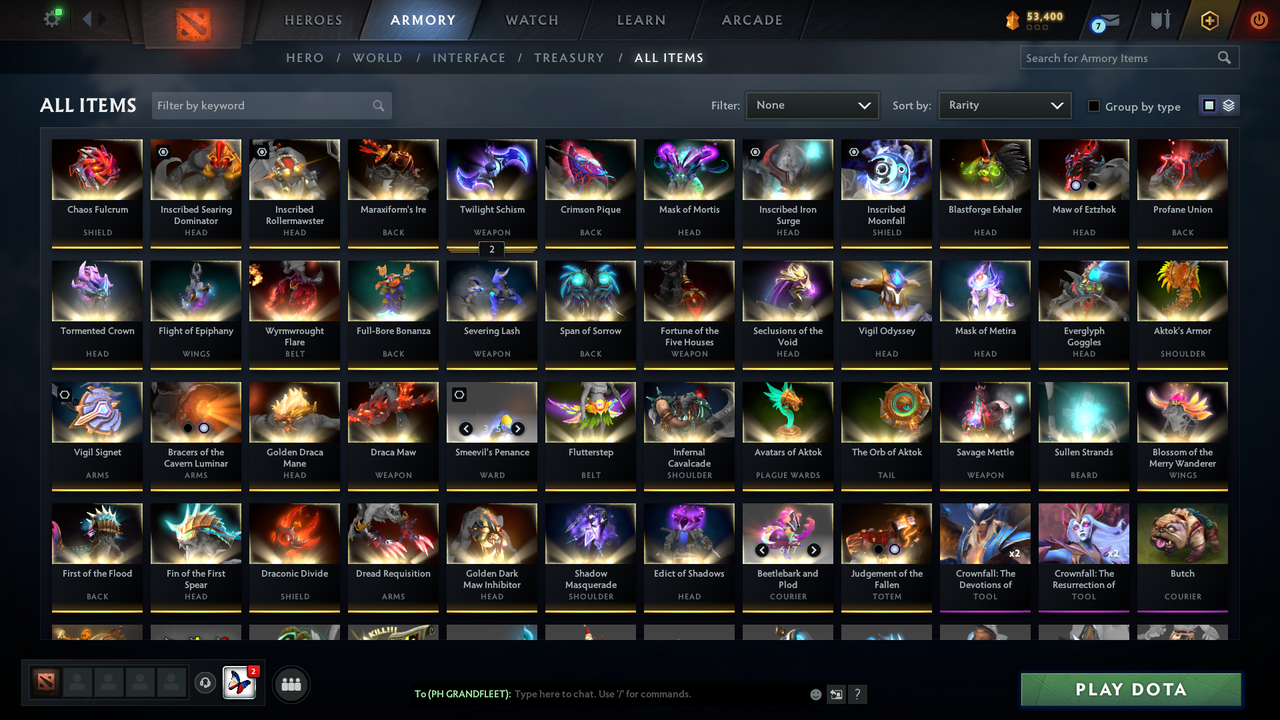Click the PLAY DOTA button

point(1130,689)
